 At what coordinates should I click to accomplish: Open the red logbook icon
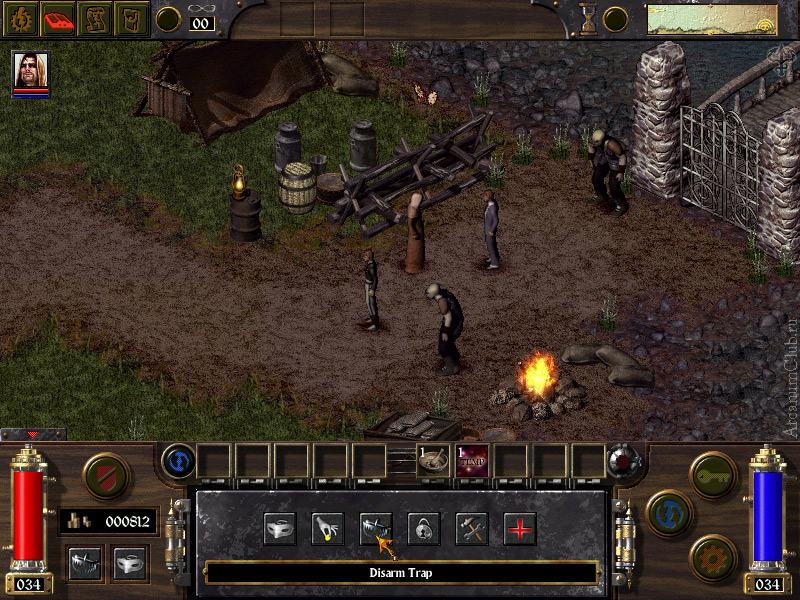point(58,17)
